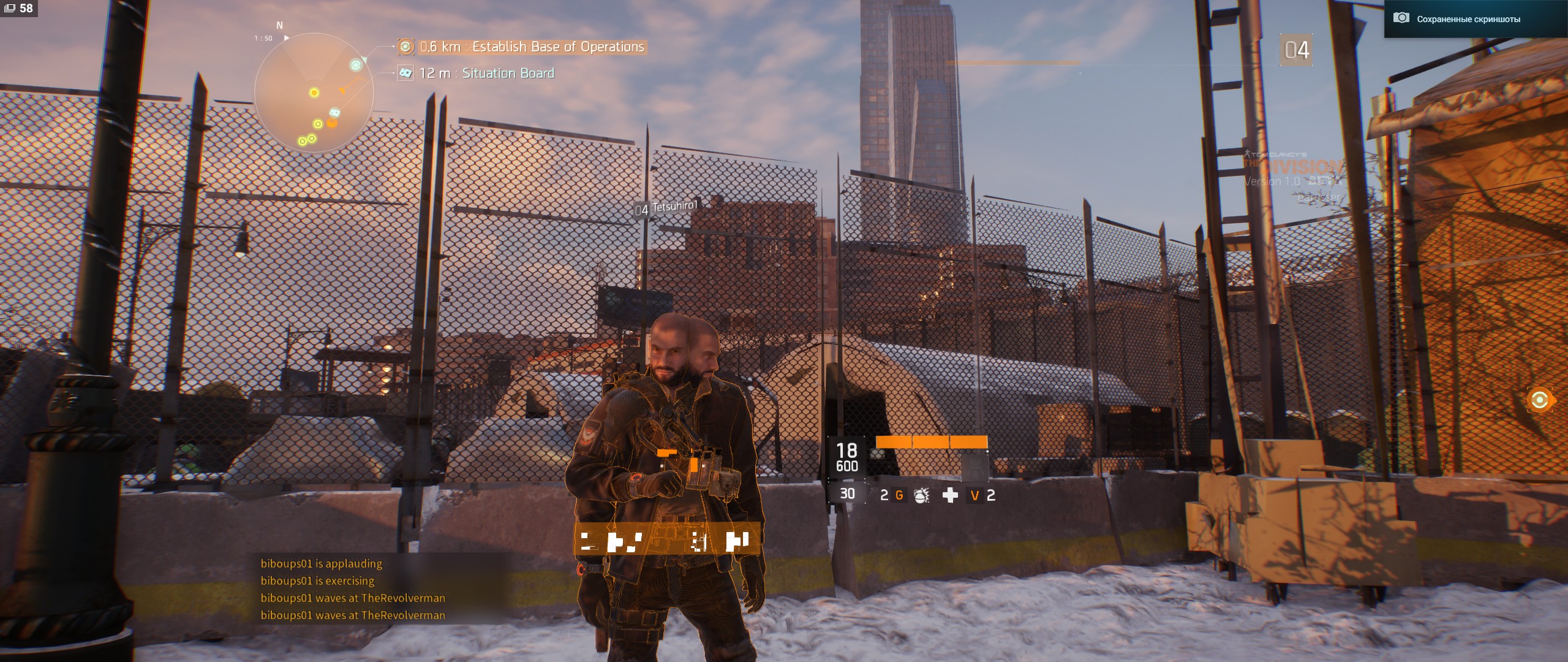This screenshot has height=662, width=1568.
Task: Open the saved screenshots notification
Action: (1468, 19)
